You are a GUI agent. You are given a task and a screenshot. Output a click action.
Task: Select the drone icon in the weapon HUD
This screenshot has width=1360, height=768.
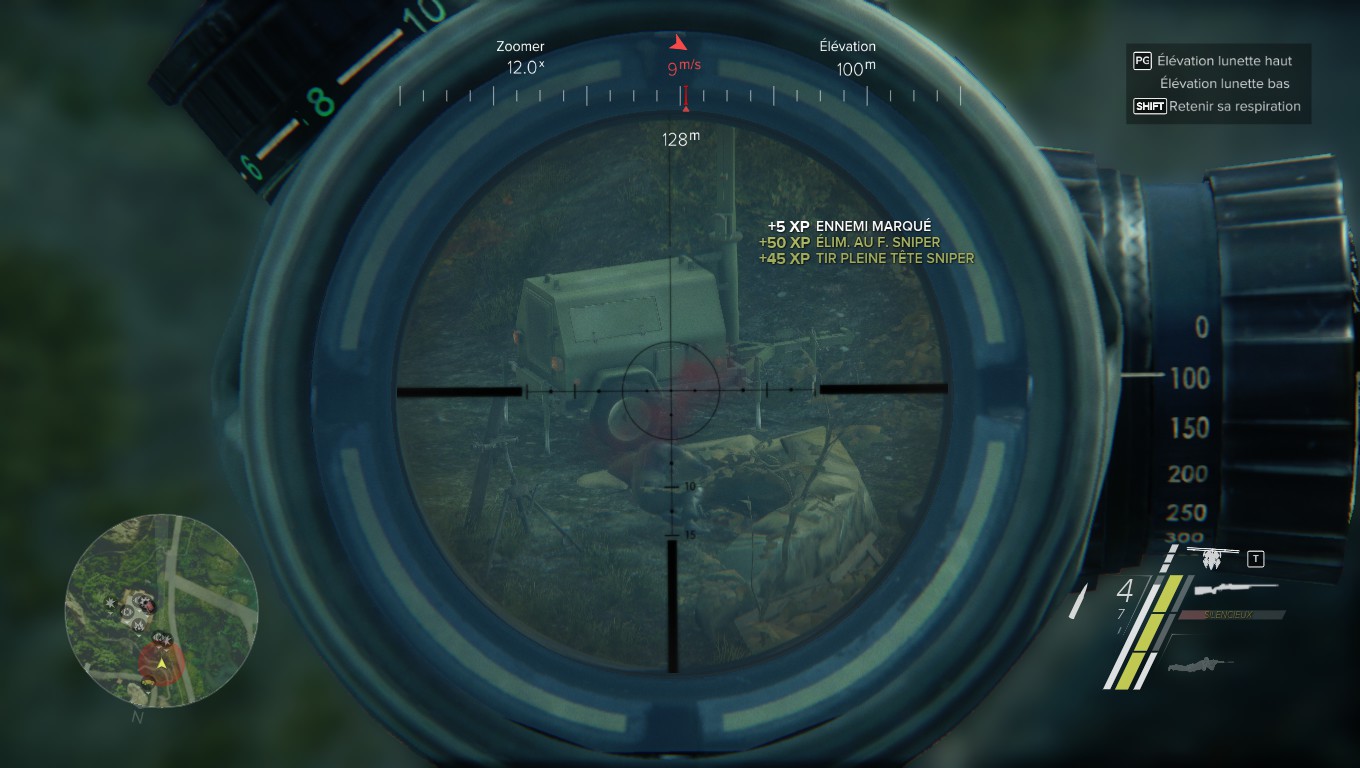click(1212, 559)
